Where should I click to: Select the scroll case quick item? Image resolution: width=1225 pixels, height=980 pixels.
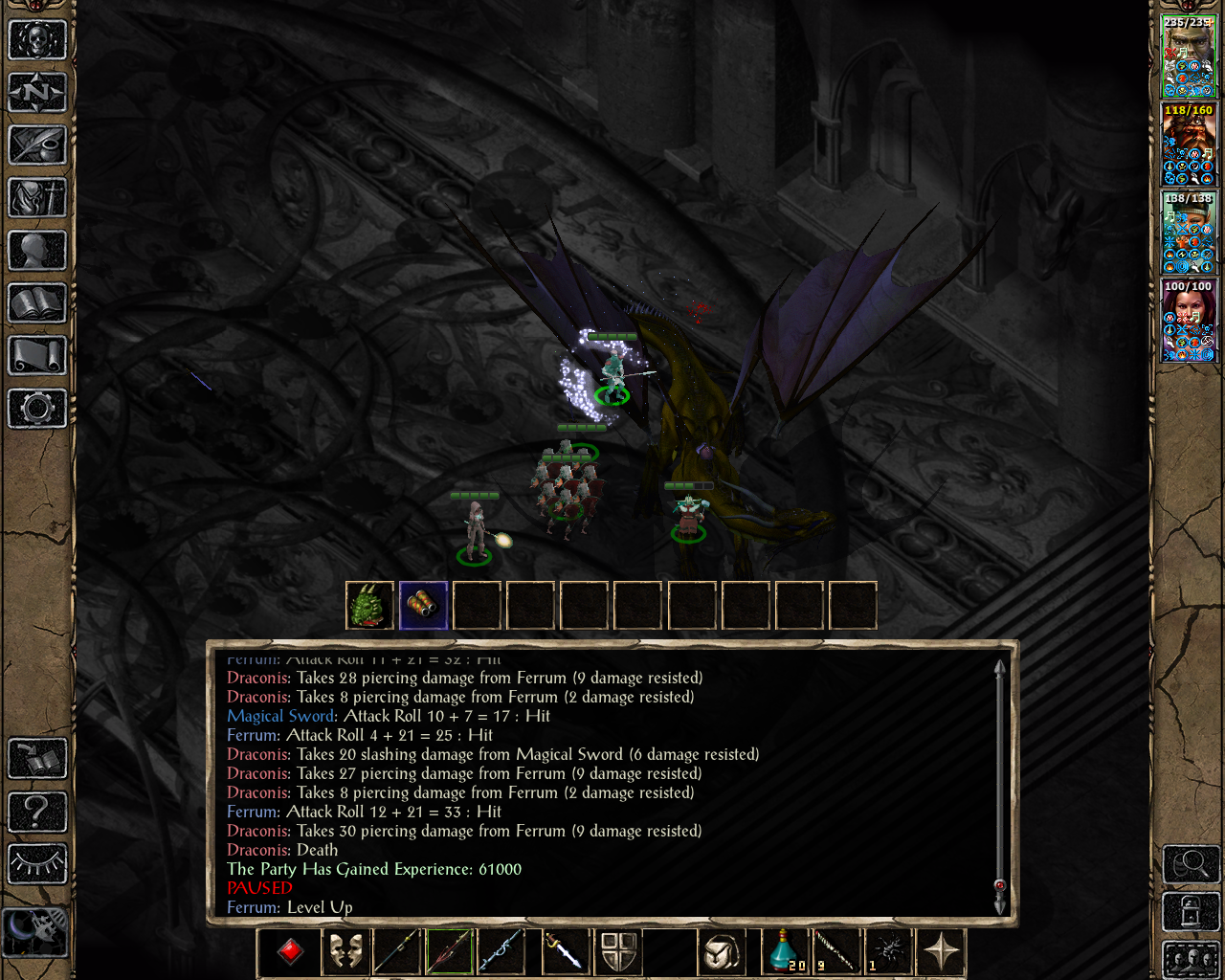click(x=423, y=605)
